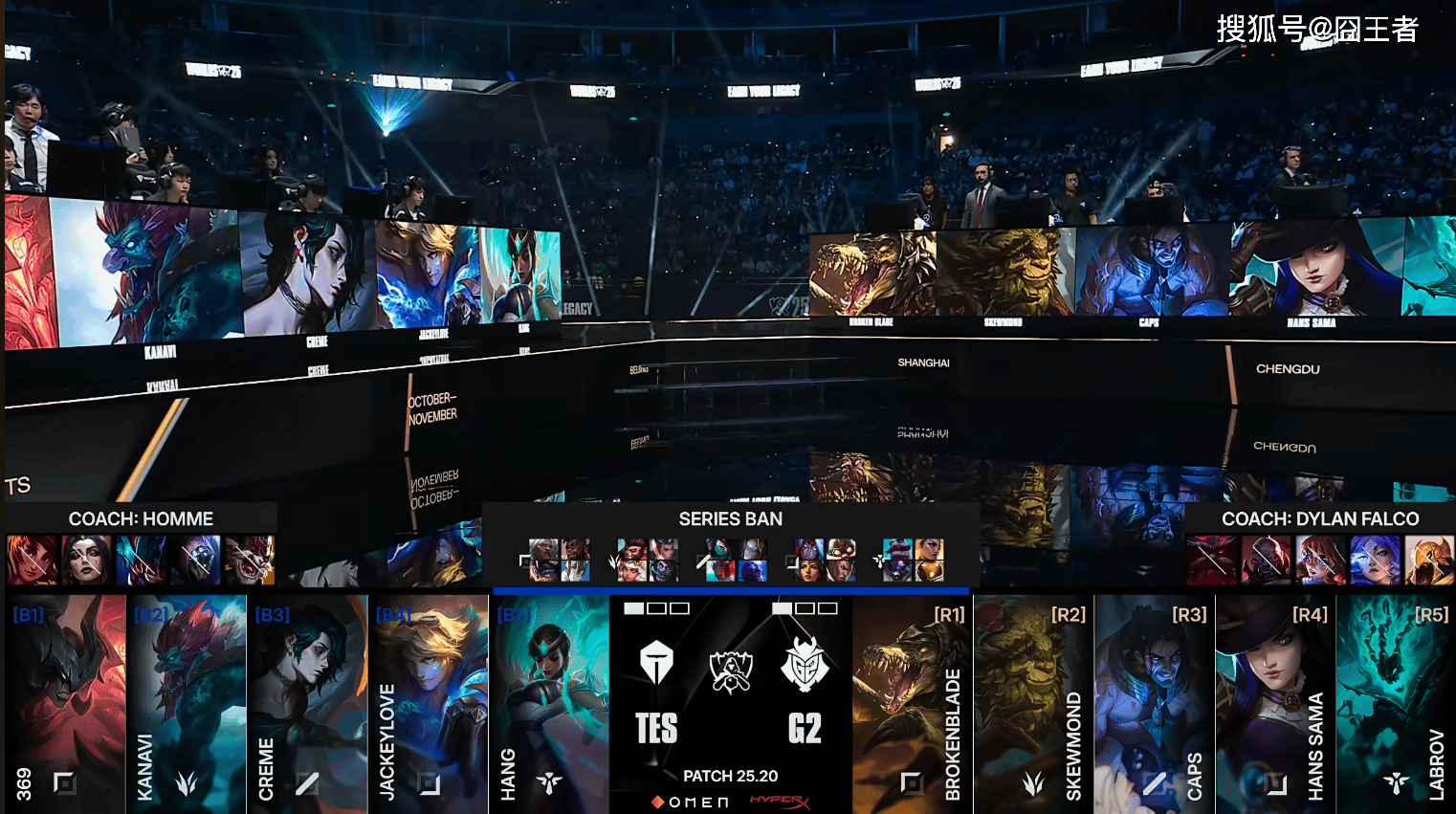1456x814 pixels.
Task: Open the Series Ban panel header
Action: (731, 519)
